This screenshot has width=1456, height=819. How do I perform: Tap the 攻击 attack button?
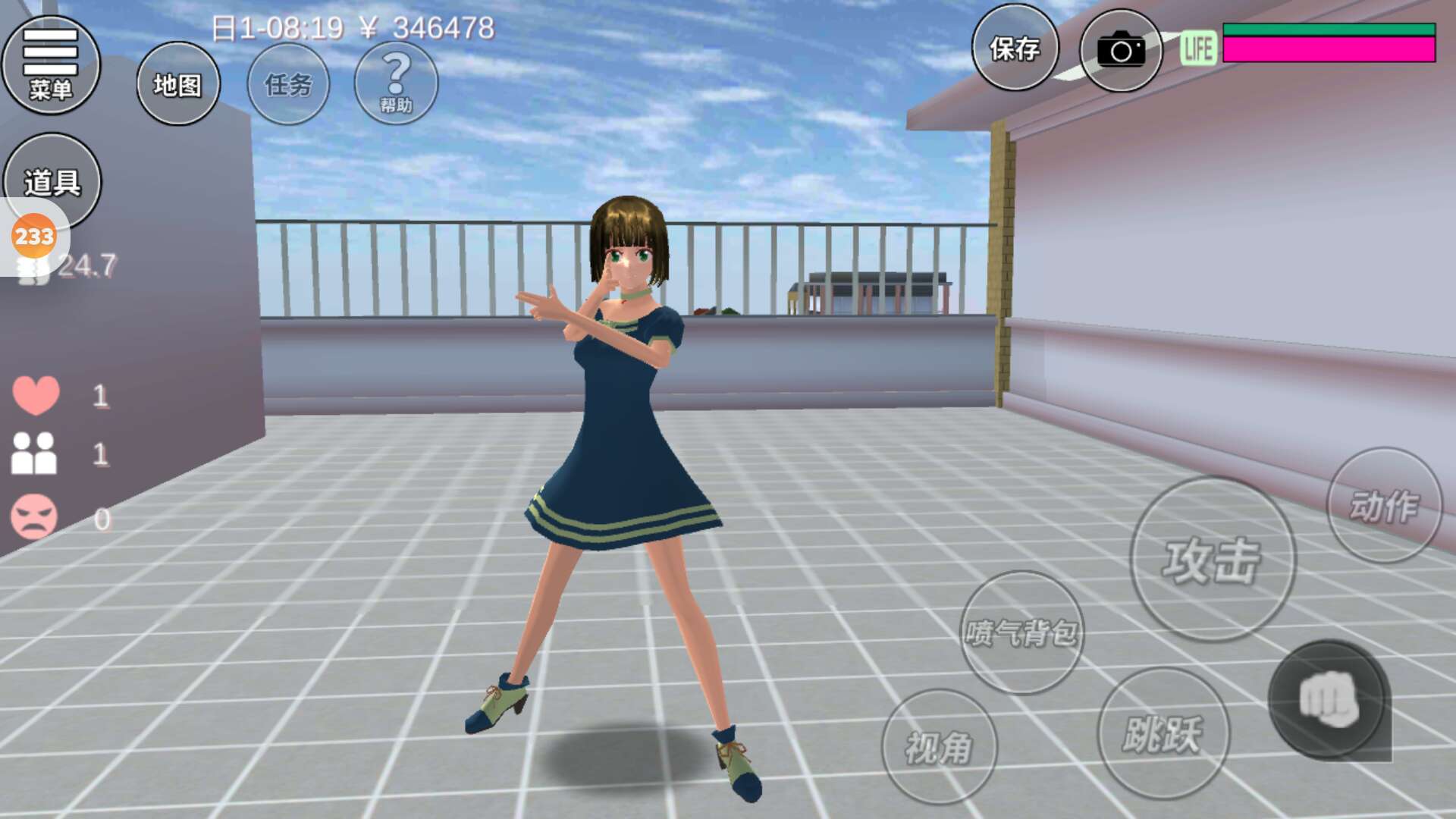(1213, 560)
